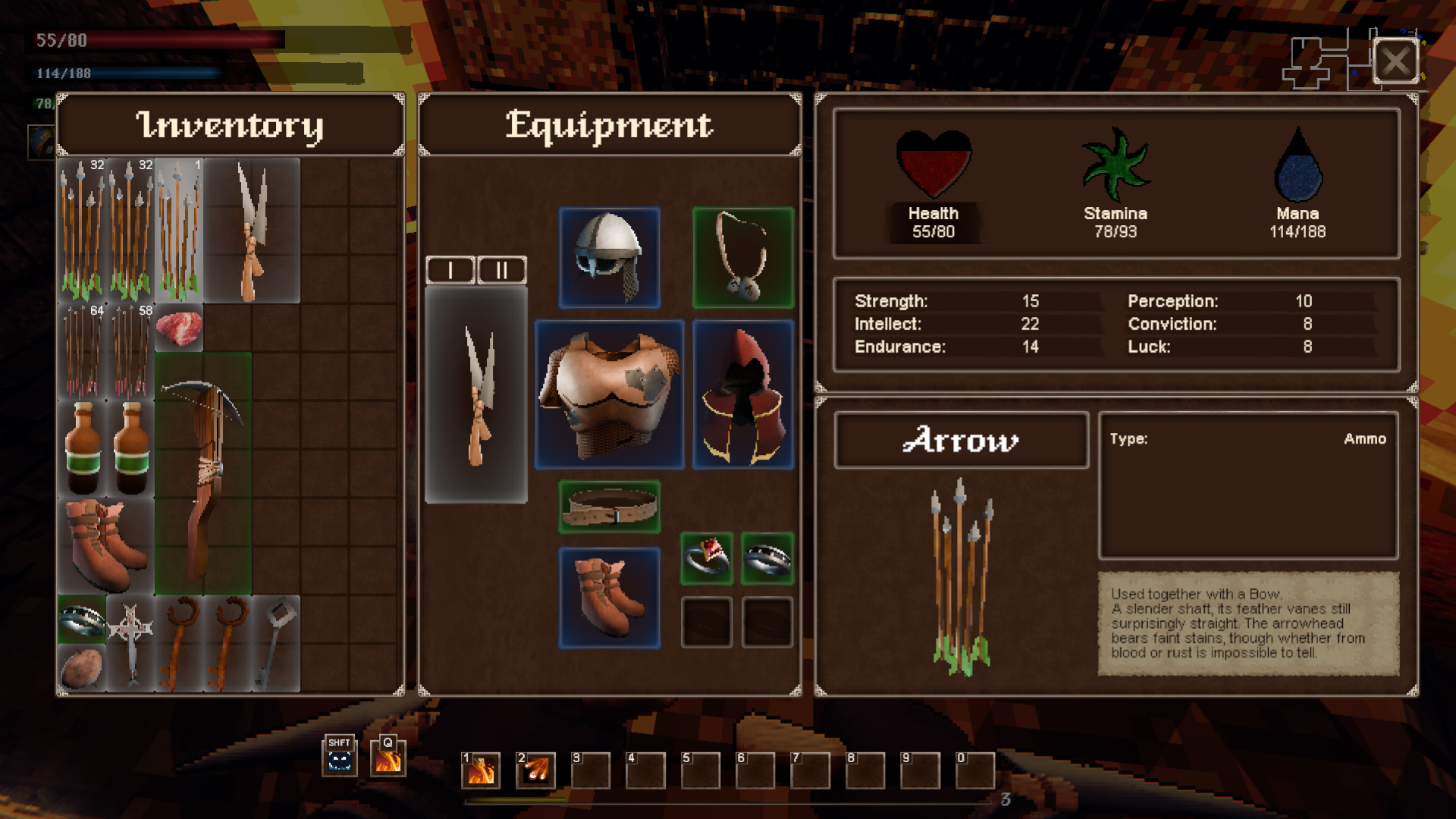
Task: Switch to weapon set II
Action: [501, 270]
